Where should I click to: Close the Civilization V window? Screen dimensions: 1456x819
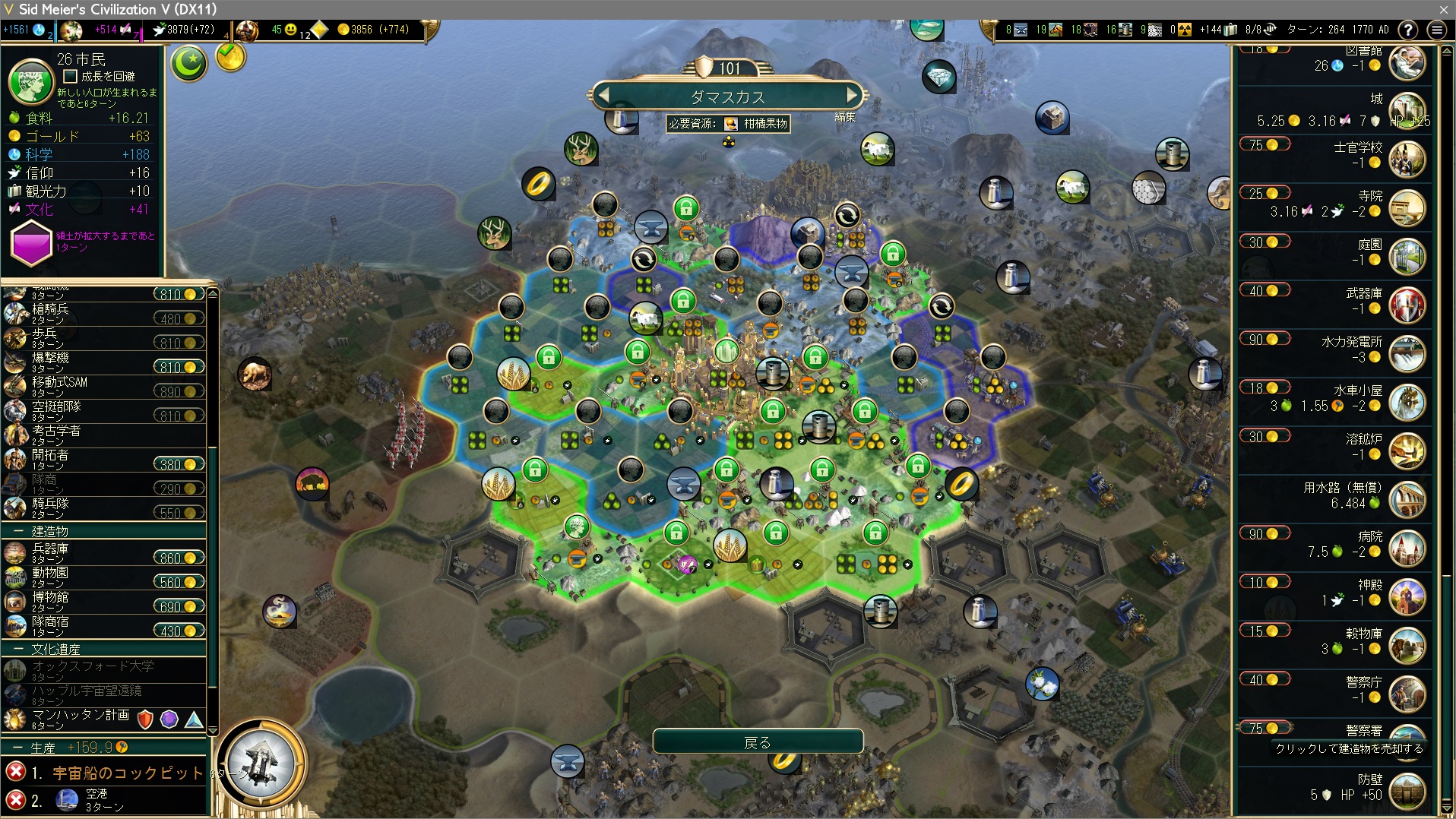tap(1444, 9)
